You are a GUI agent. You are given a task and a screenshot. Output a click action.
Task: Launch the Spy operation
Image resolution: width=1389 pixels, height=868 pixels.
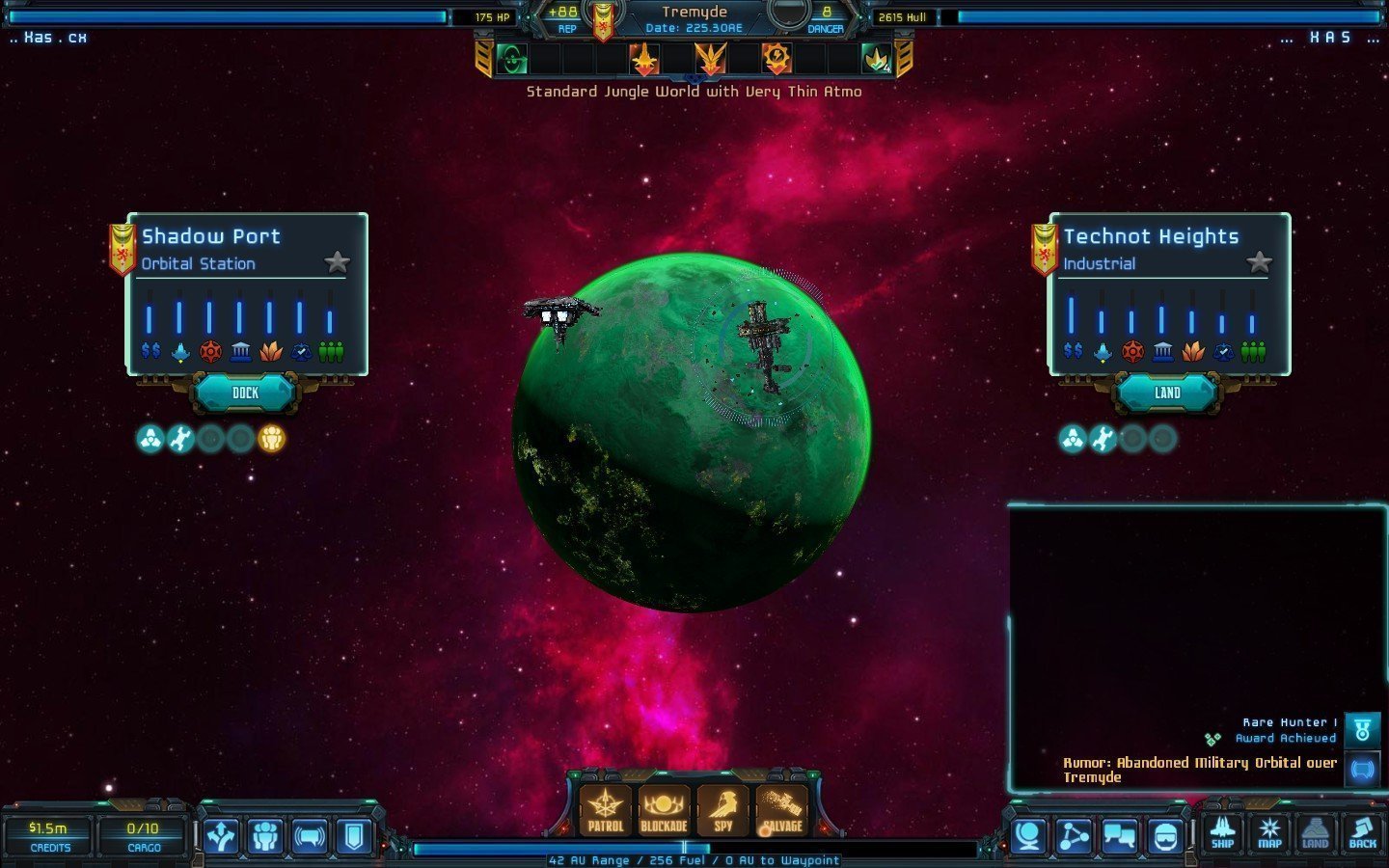coord(722,810)
